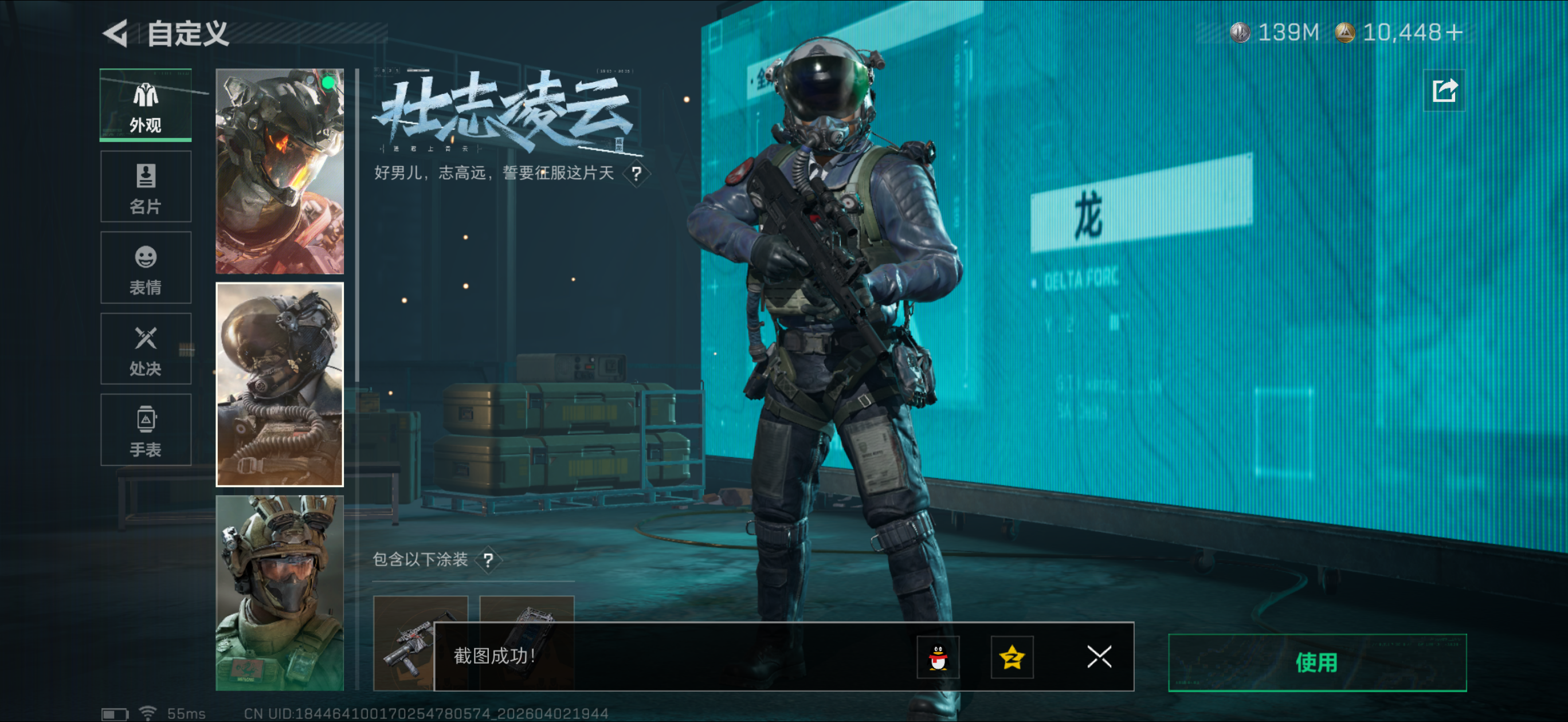The height and width of the screenshot is (722, 1568).
Task: Share screenshot via QZone star icon
Action: (x=1012, y=657)
